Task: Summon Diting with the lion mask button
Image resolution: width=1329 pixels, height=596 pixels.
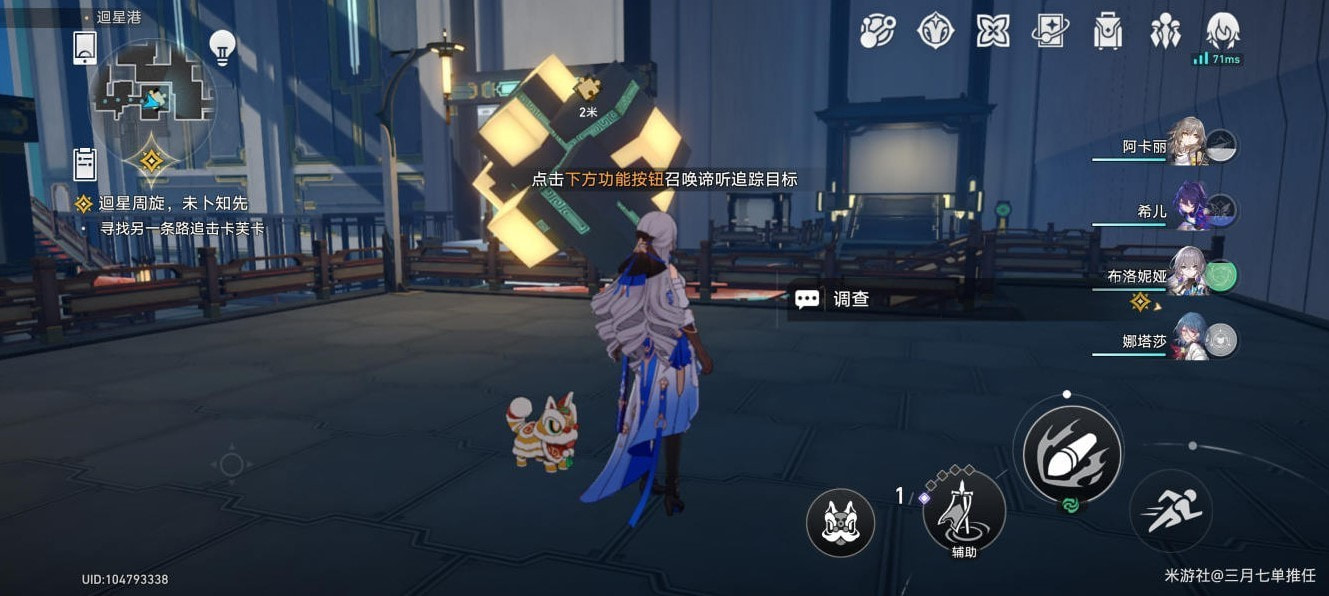Action: point(840,523)
